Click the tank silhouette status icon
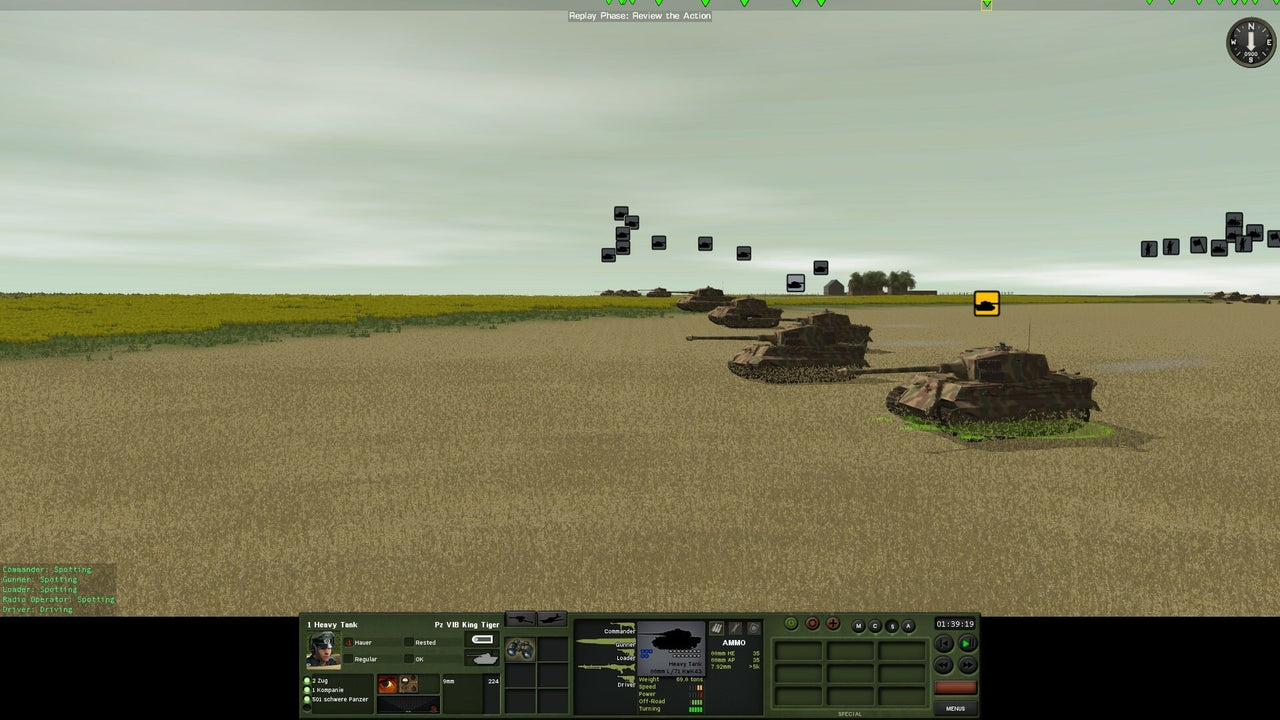The image size is (1280, 720). (483, 657)
